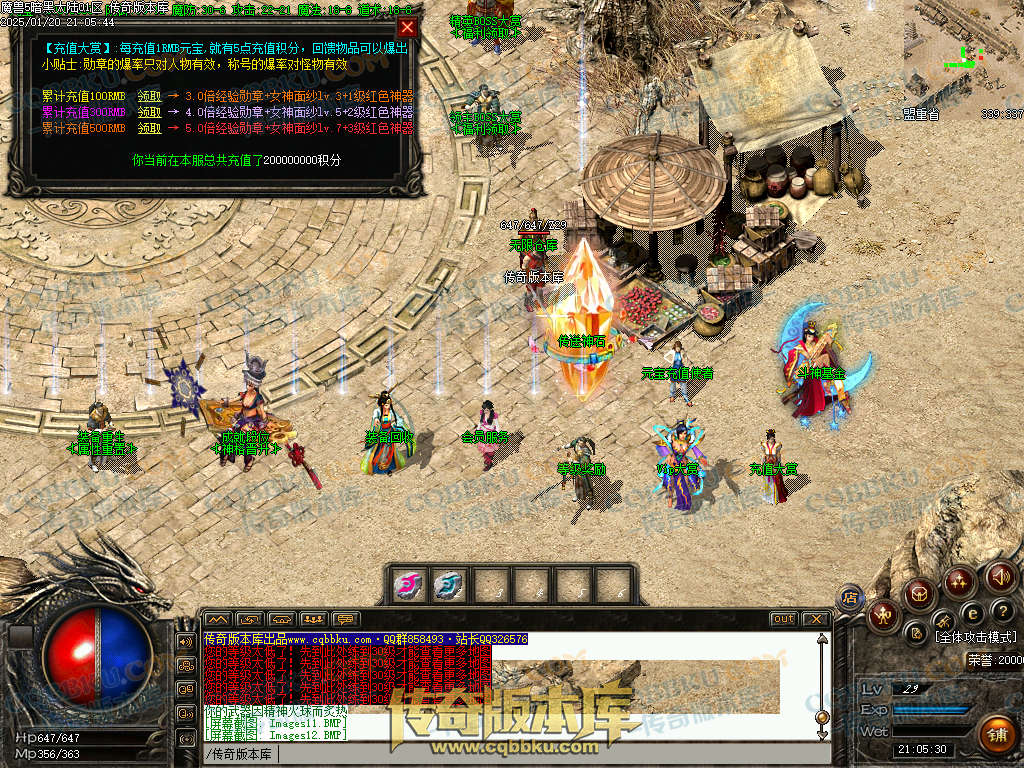Open the round 店 shop button
The image size is (1024, 768).
[850, 597]
